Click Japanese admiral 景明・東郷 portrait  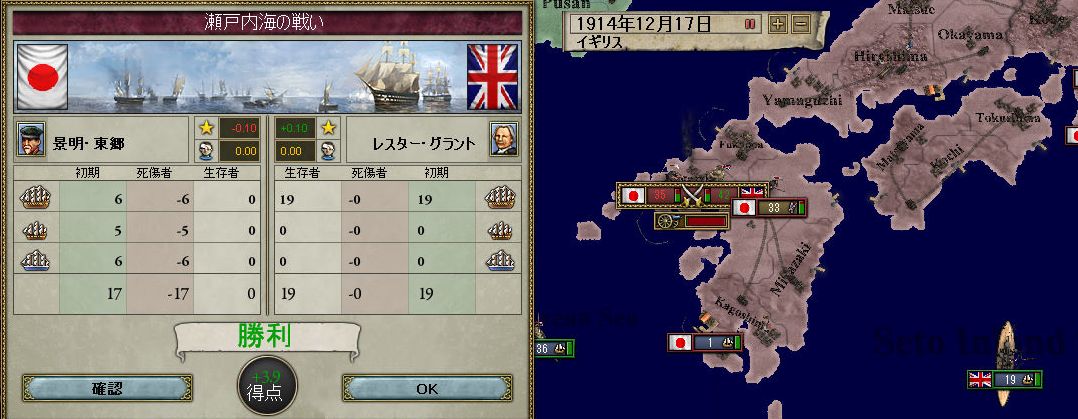click(32, 142)
